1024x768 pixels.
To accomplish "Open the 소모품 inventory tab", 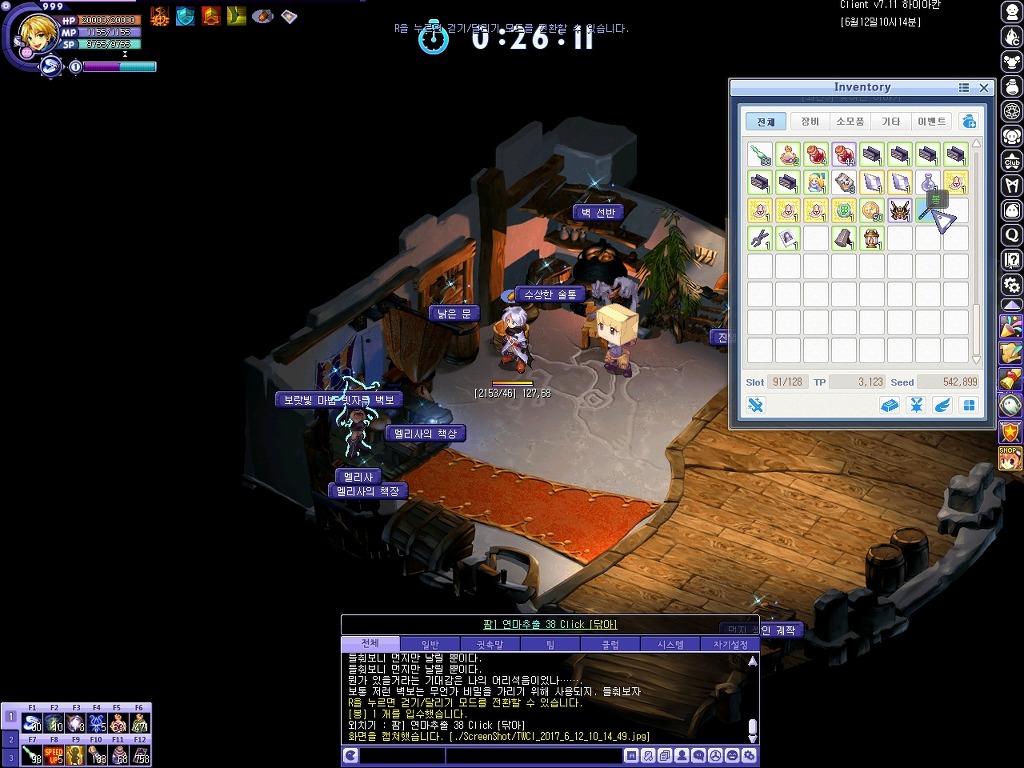I will [x=850, y=121].
